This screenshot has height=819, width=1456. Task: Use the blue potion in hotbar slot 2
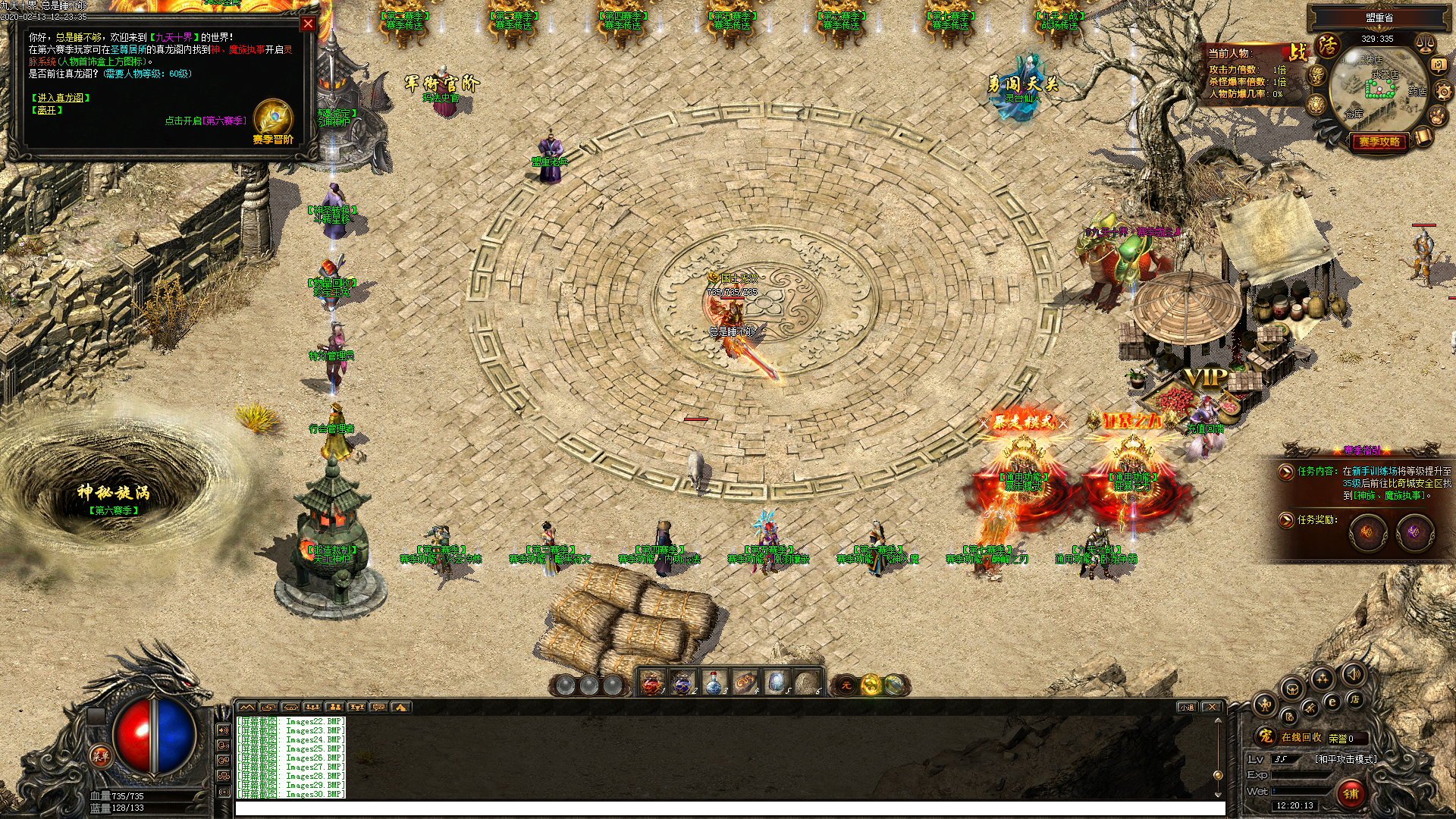pos(682,683)
